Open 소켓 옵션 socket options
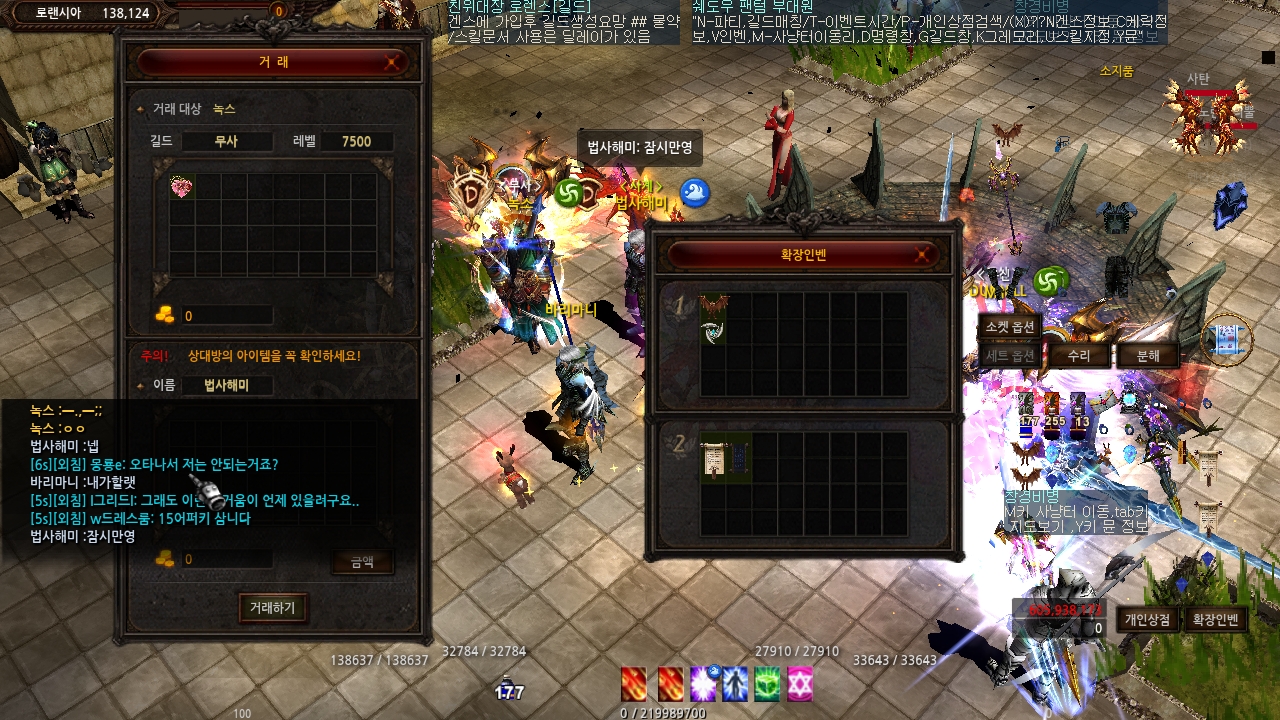 pyautogui.click(x=1010, y=327)
